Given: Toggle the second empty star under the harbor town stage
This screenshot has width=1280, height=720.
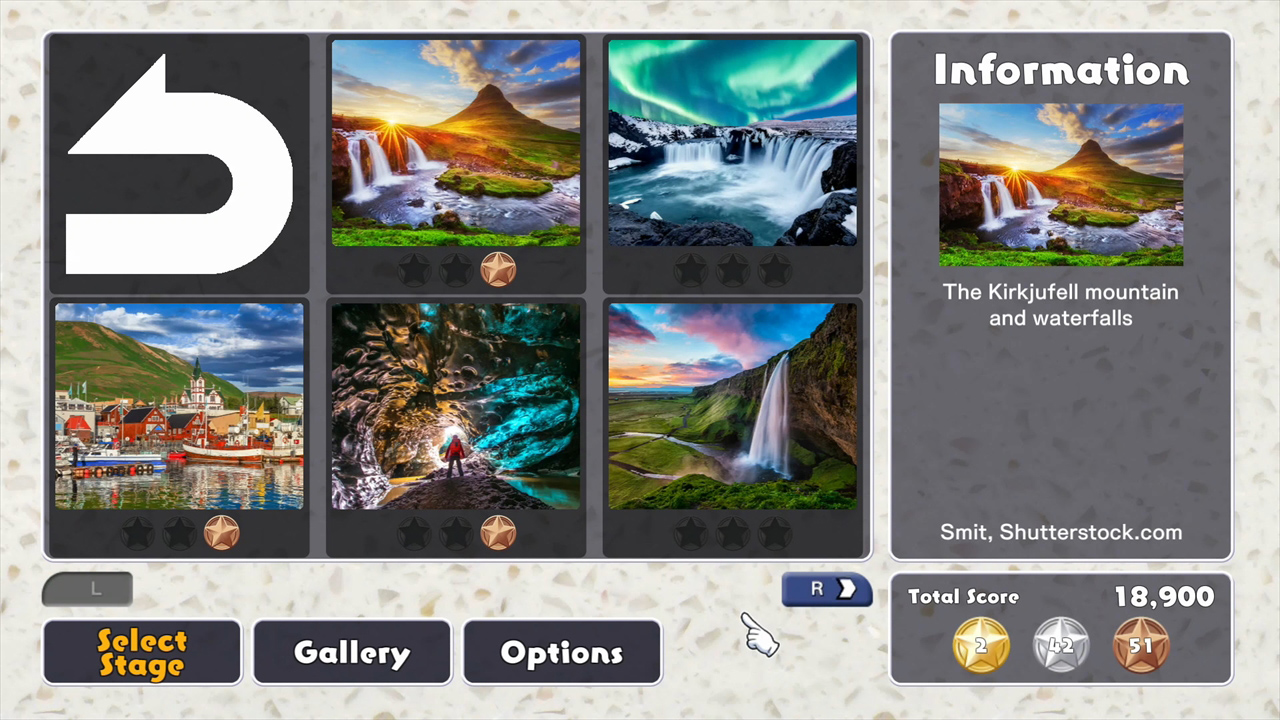Looking at the screenshot, I should click(180, 531).
